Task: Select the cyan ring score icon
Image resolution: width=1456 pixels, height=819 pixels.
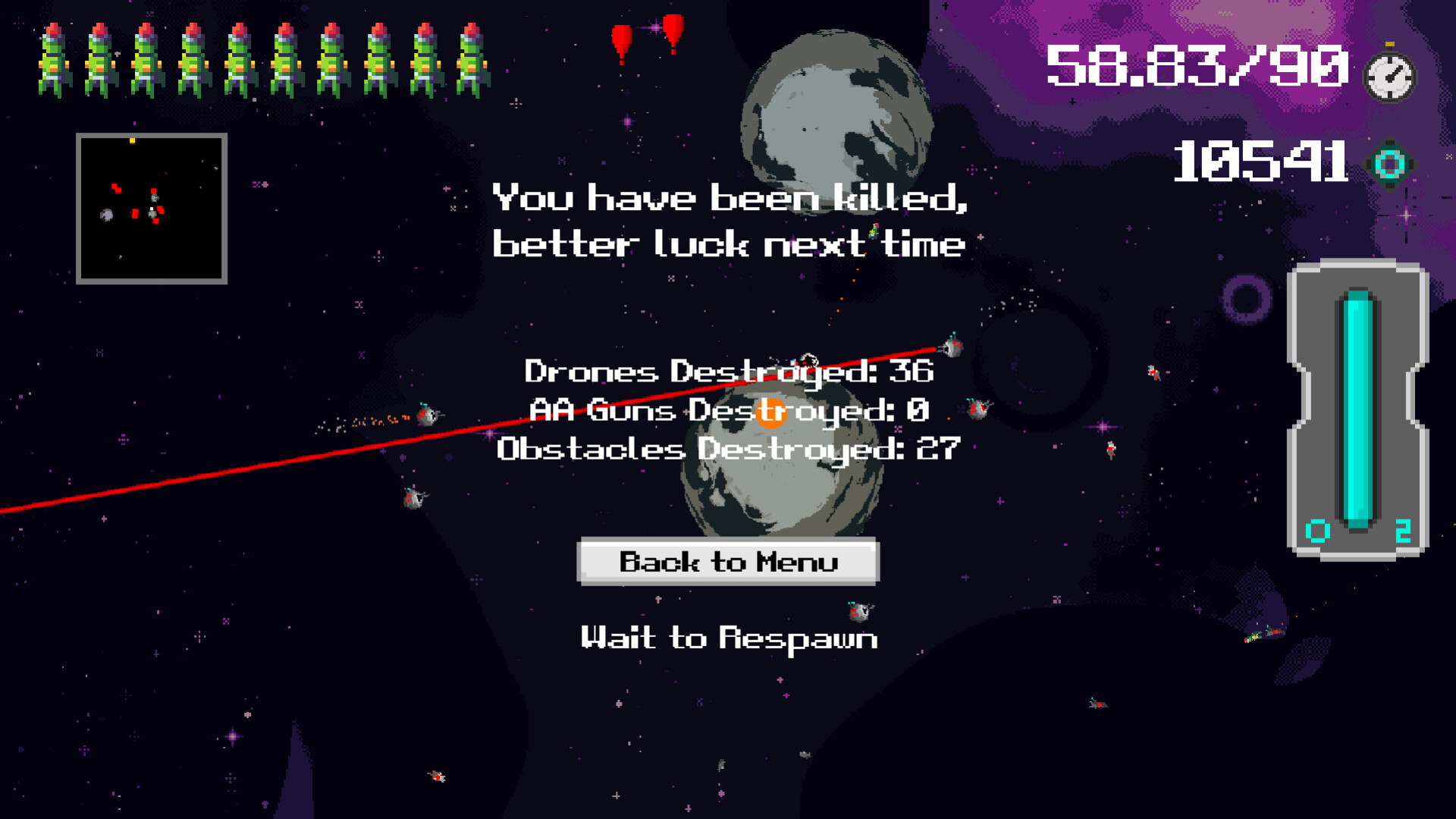Action: (1391, 163)
